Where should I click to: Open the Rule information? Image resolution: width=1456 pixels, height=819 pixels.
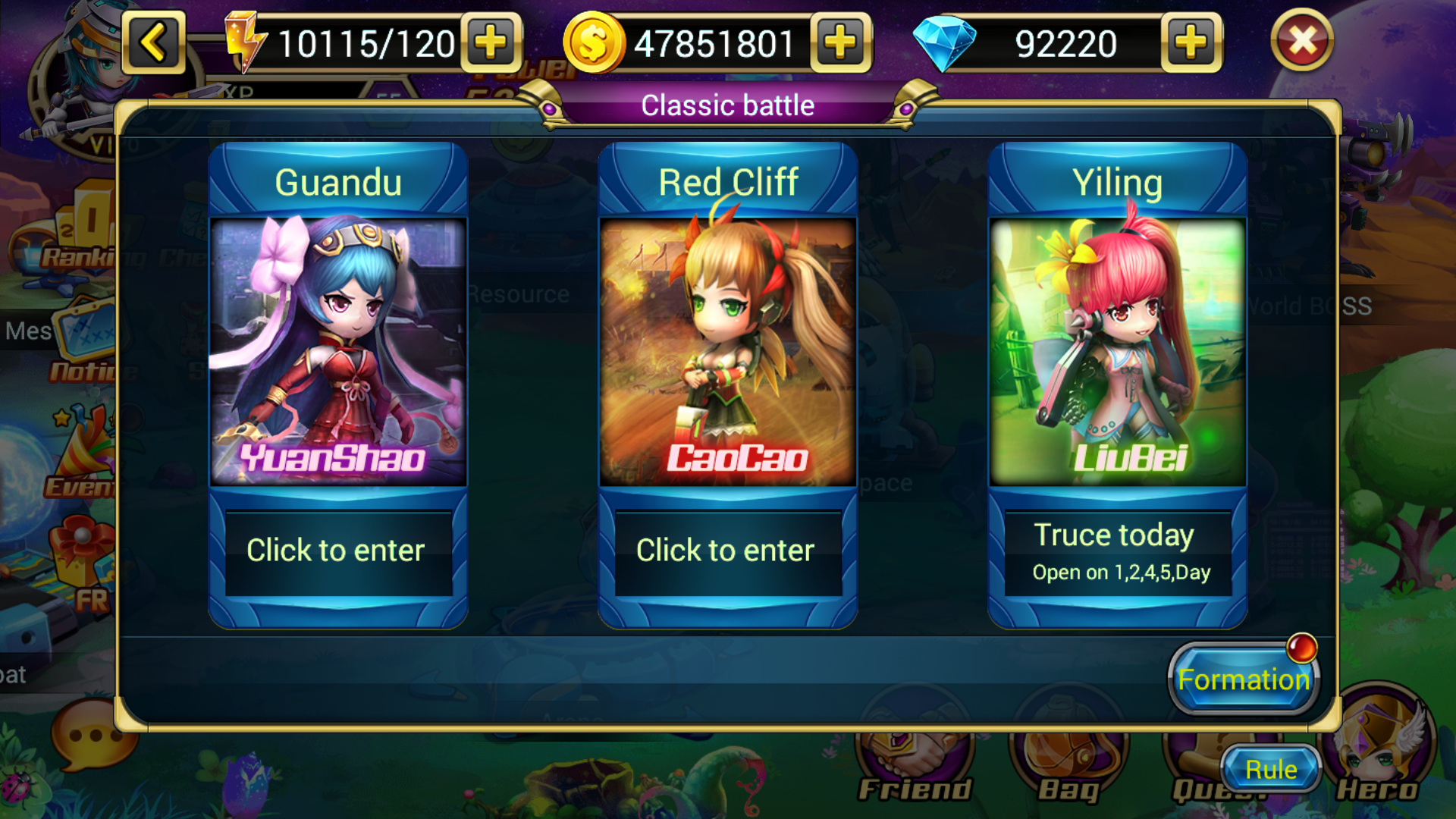(1269, 768)
